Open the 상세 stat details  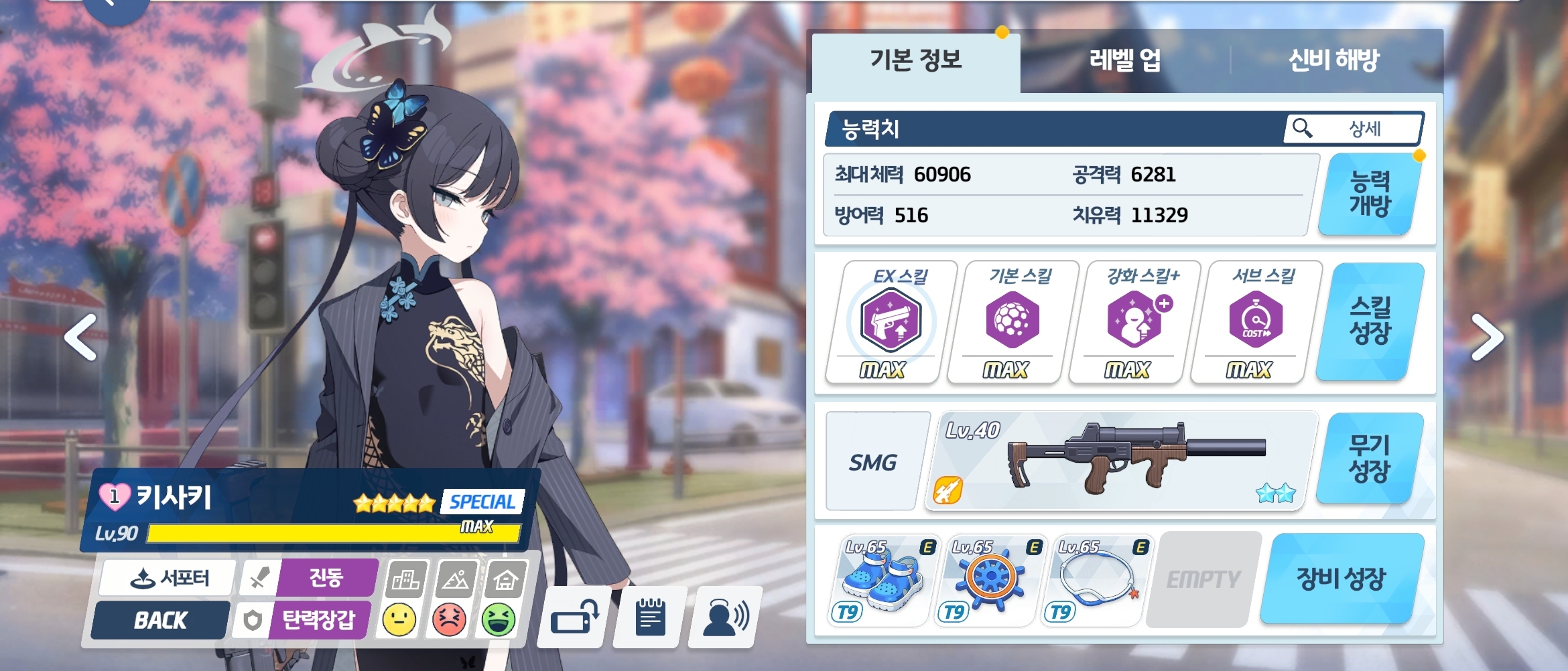[1354, 128]
